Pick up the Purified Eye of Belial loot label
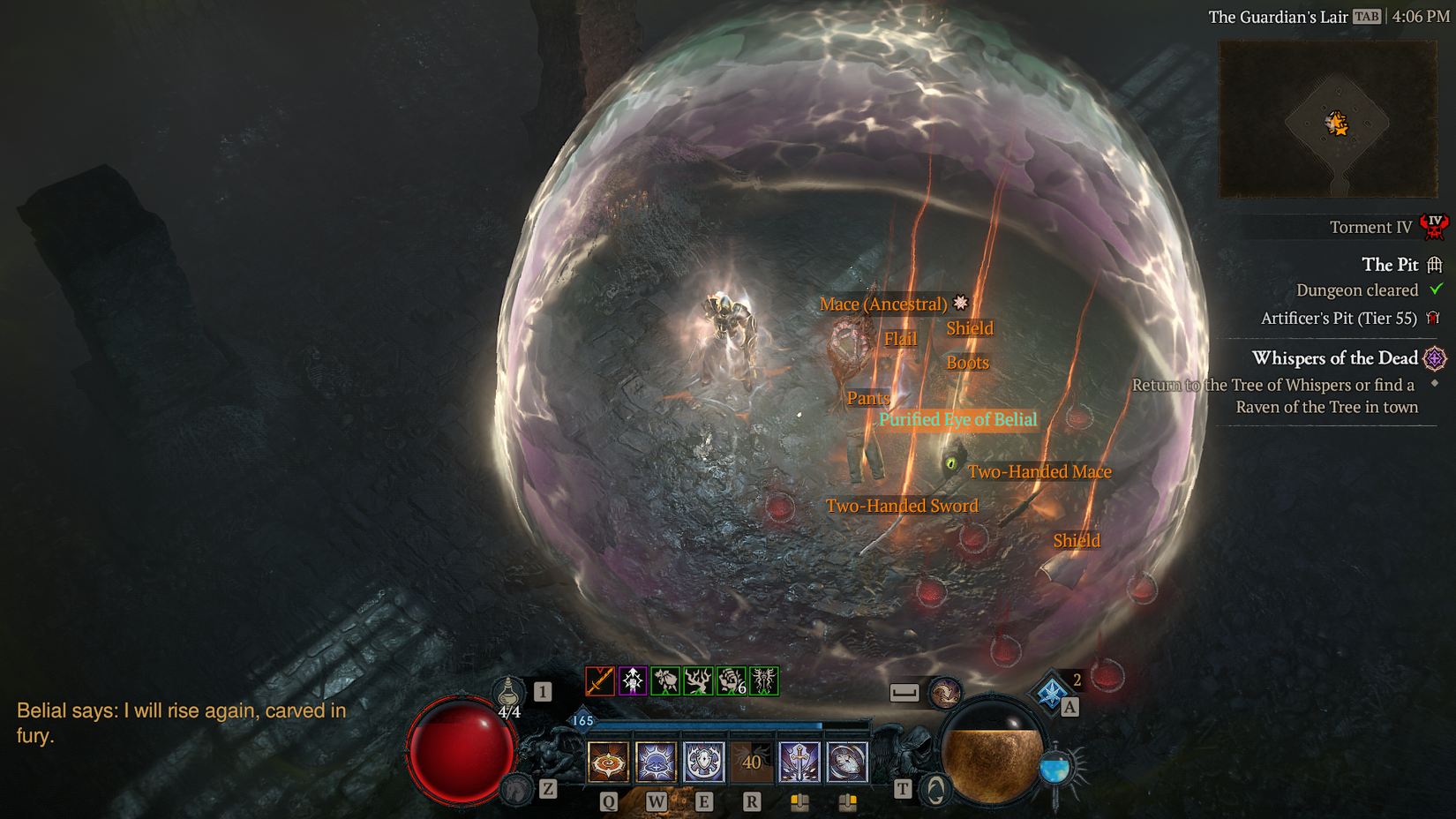 point(958,420)
